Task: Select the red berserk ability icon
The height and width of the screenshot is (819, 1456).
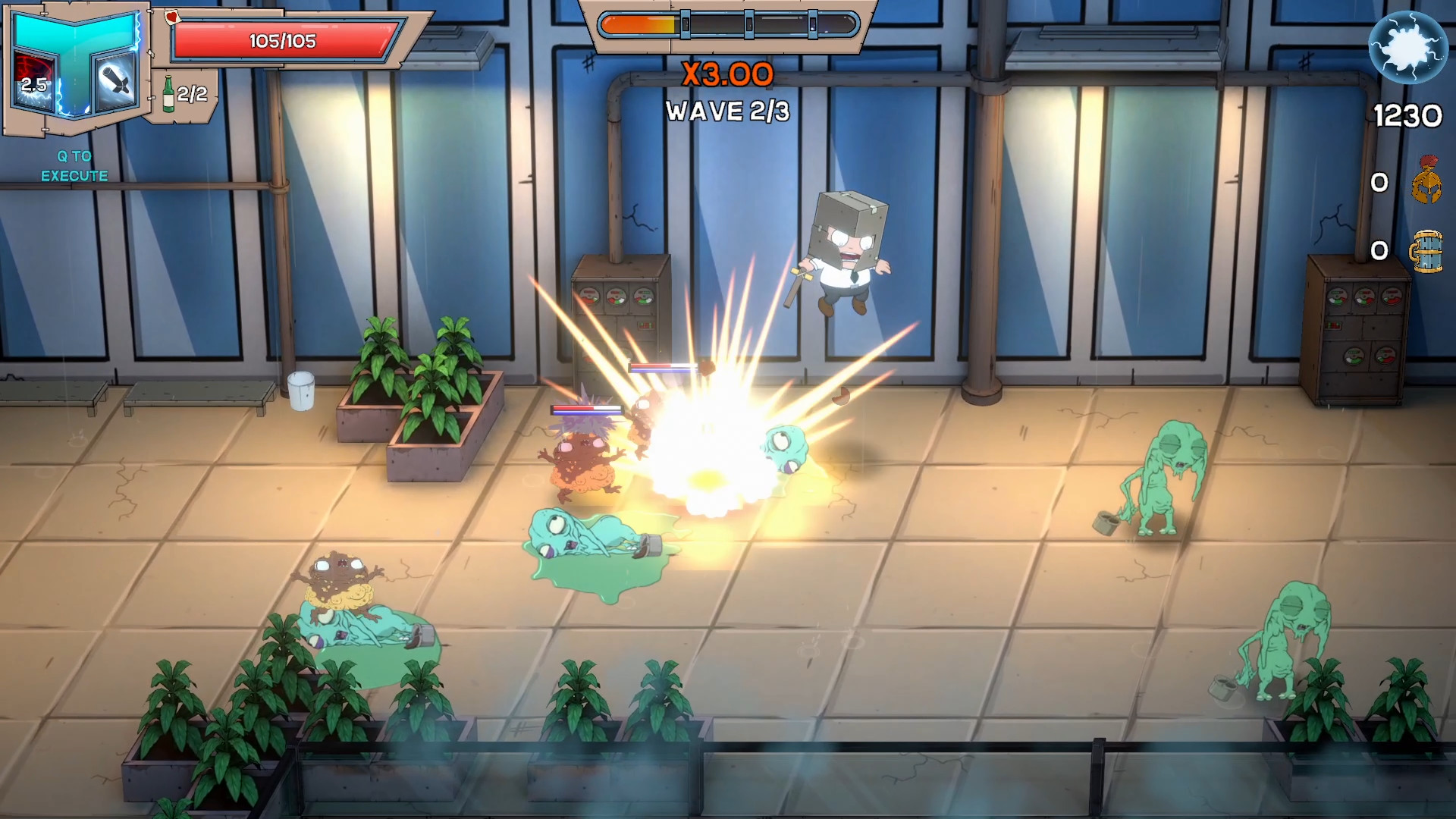Action: tap(34, 80)
